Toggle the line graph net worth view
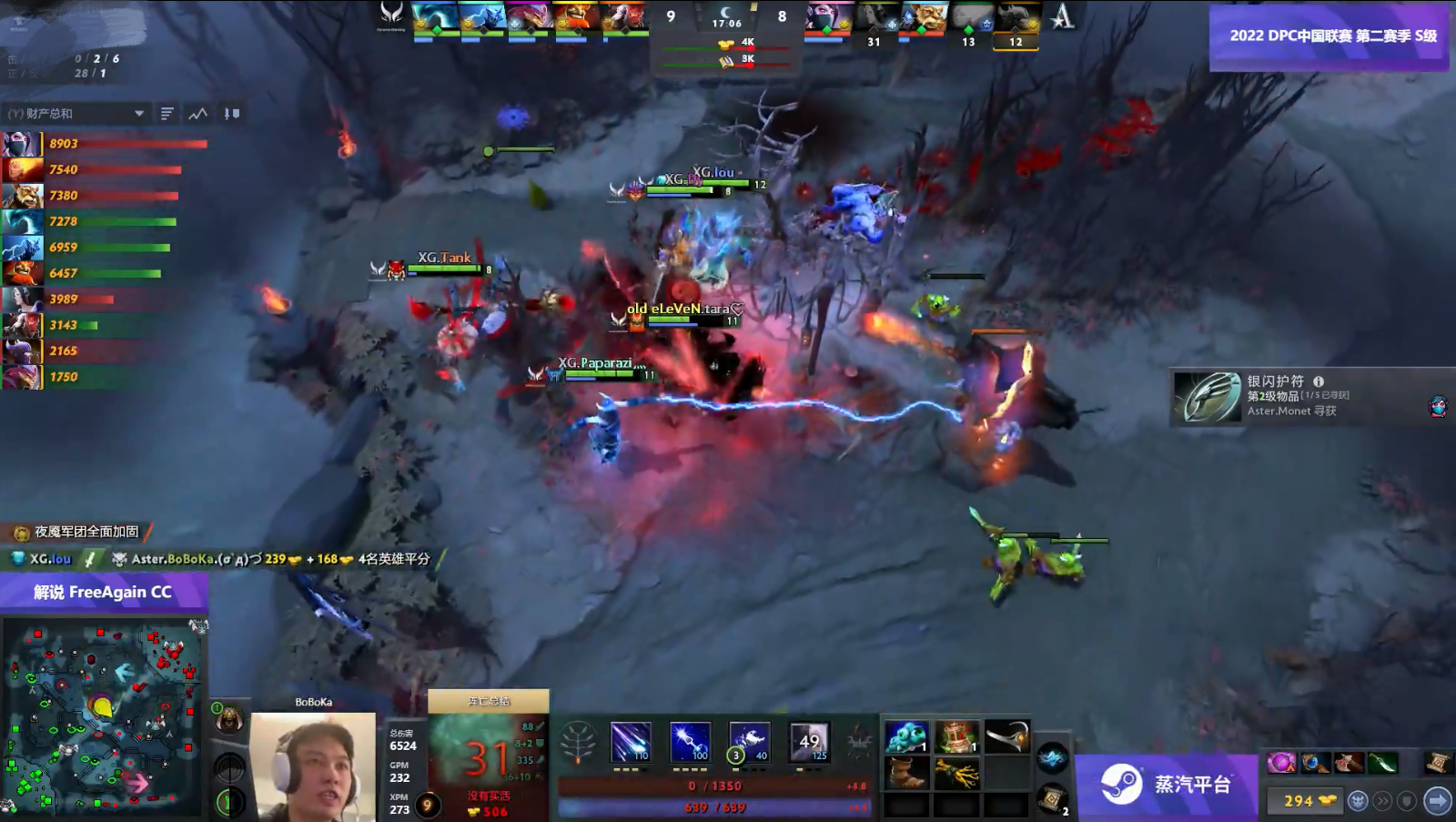This screenshot has width=1456, height=822. pos(197,113)
